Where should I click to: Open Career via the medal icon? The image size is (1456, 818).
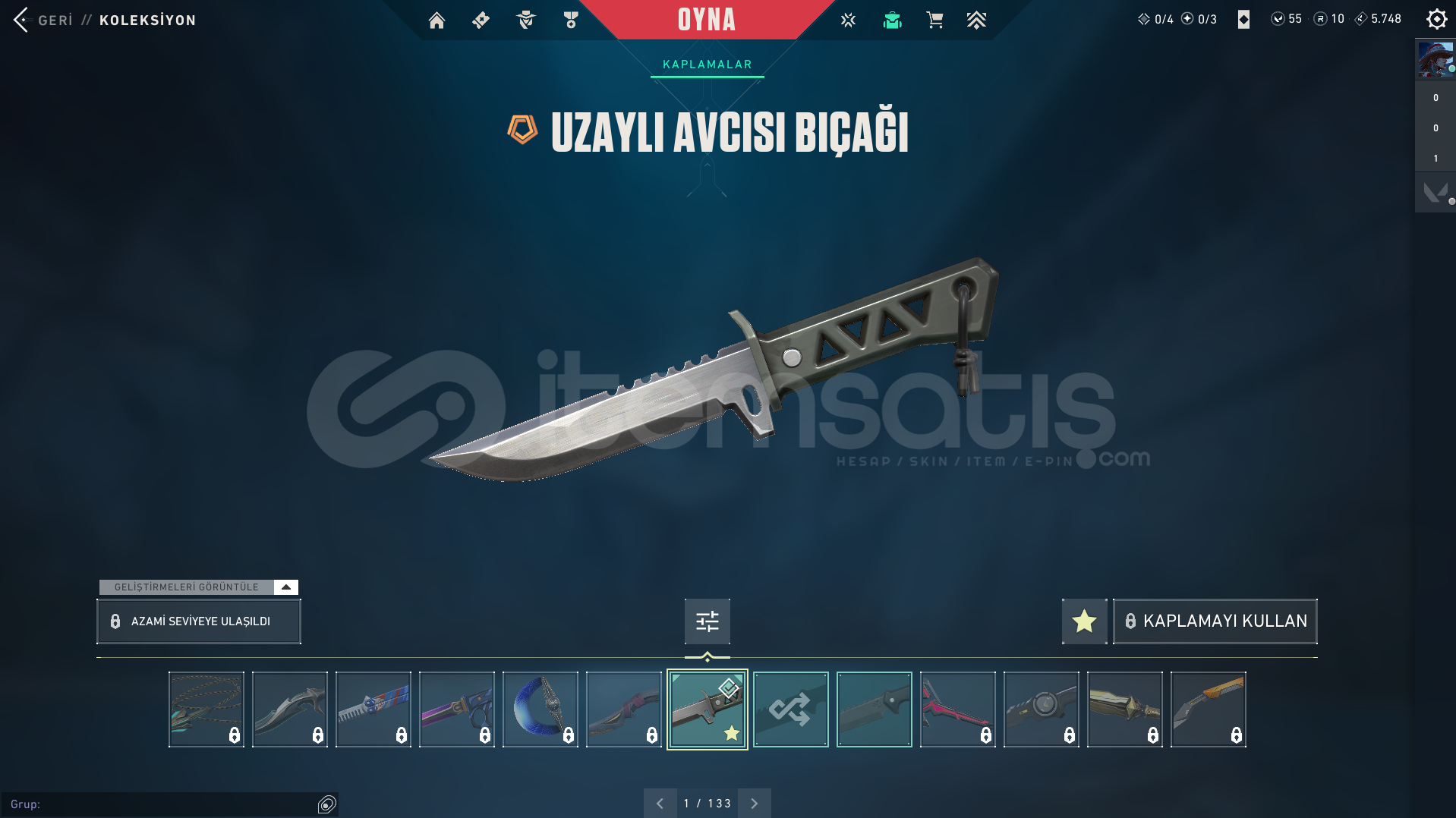571,20
